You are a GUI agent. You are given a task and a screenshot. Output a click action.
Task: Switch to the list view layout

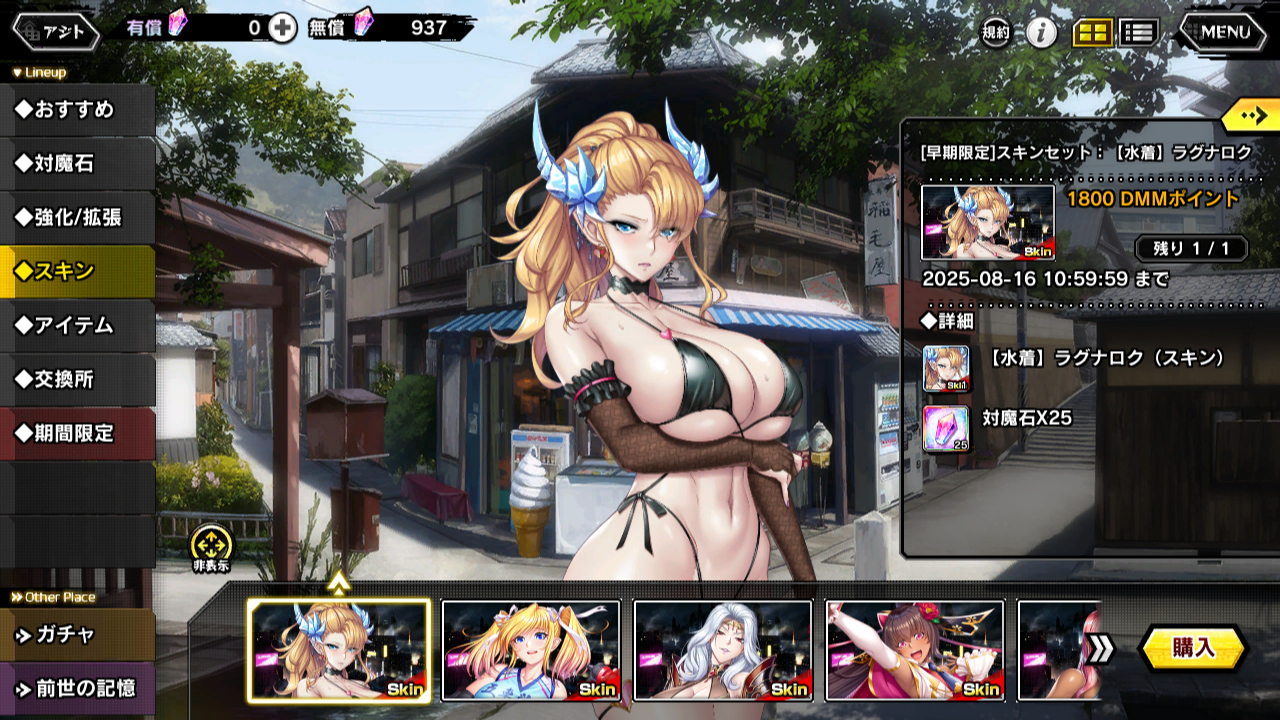tap(1138, 33)
